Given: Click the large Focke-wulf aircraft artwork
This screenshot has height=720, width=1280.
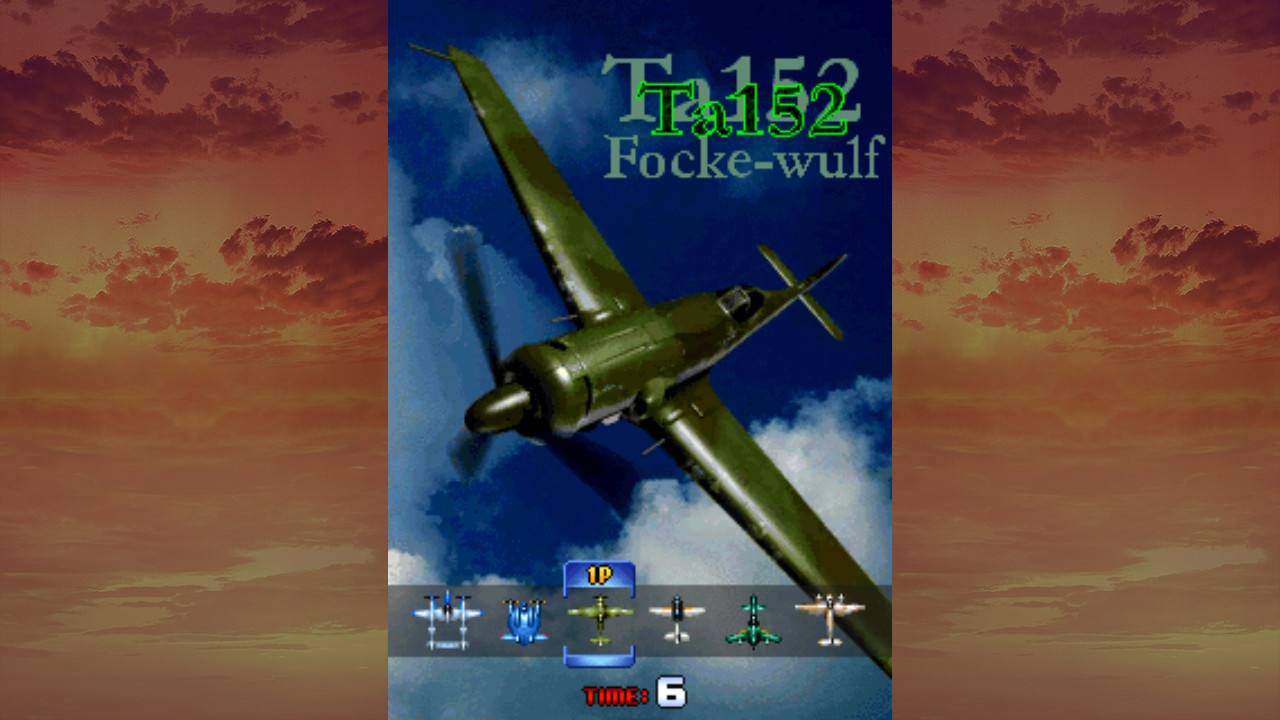Looking at the screenshot, I should pyautogui.click(x=620, y=350).
